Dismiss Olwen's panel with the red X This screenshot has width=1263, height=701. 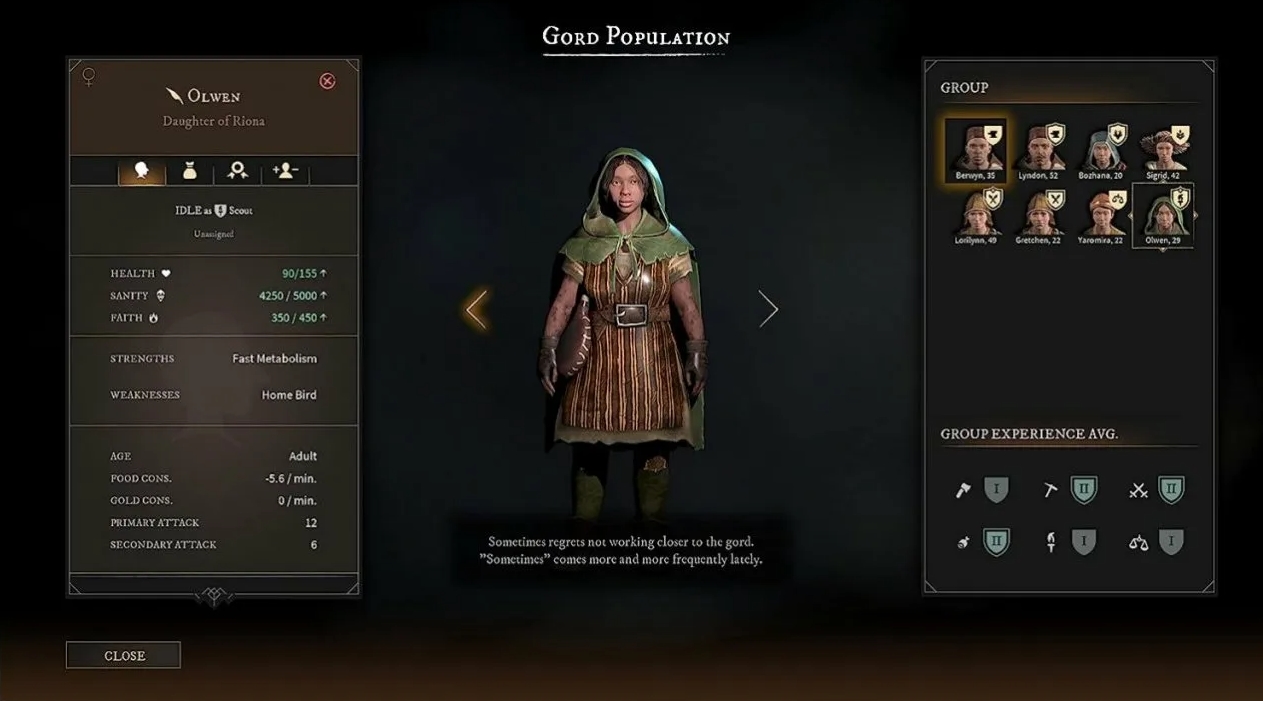[327, 81]
